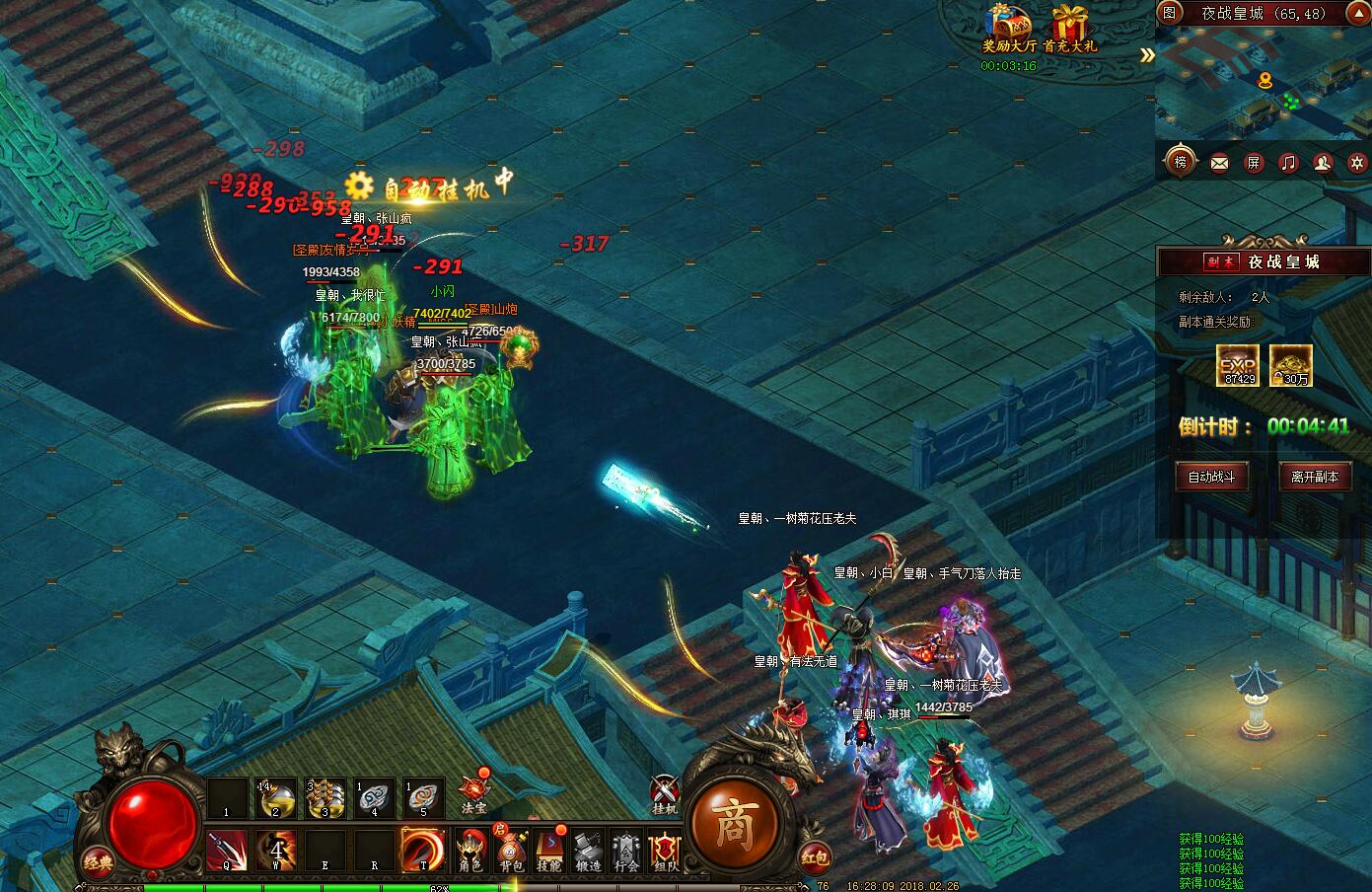This screenshot has width=1372, height=892.
Task: Open the 榜 rankings button
Action: pyautogui.click(x=1181, y=162)
